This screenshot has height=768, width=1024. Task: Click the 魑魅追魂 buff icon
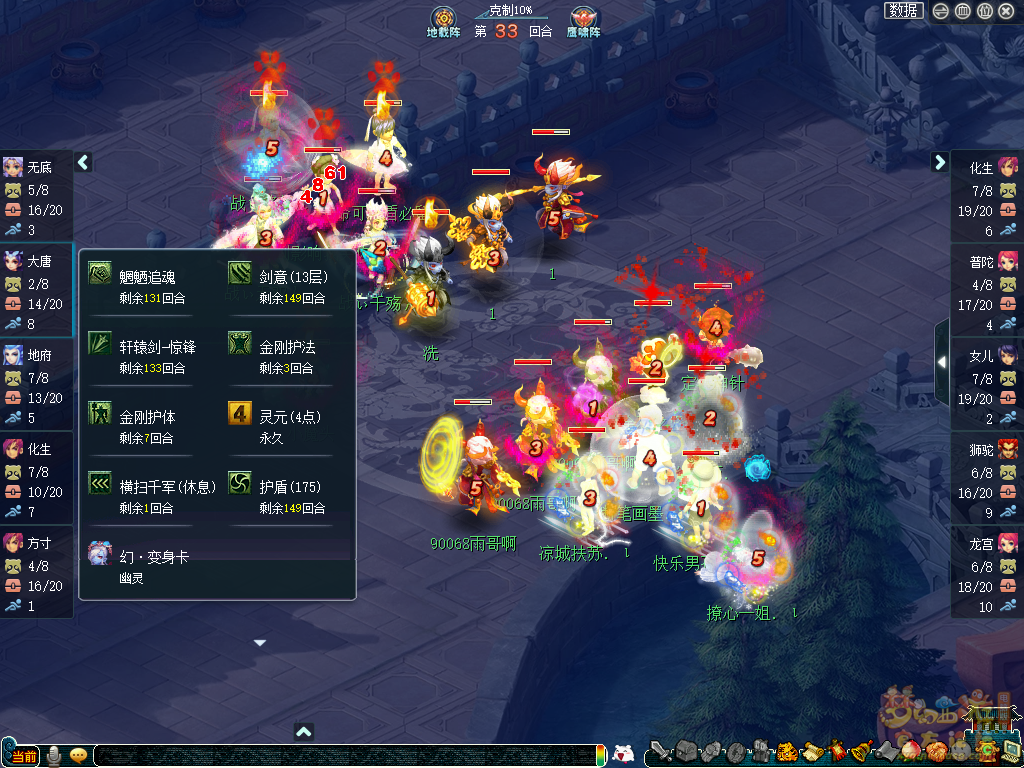(100, 274)
